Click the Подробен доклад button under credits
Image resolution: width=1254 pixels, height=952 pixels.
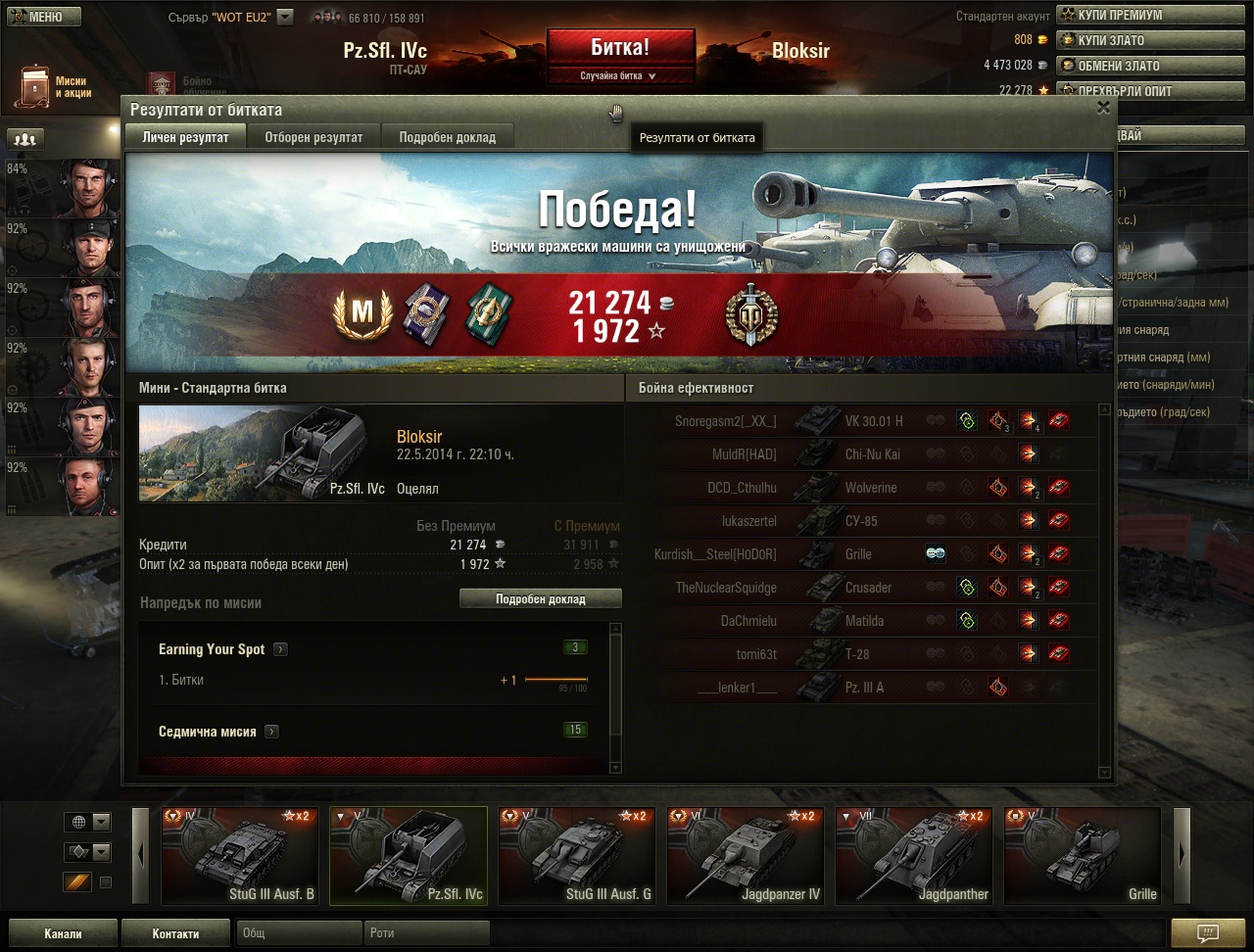540,598
